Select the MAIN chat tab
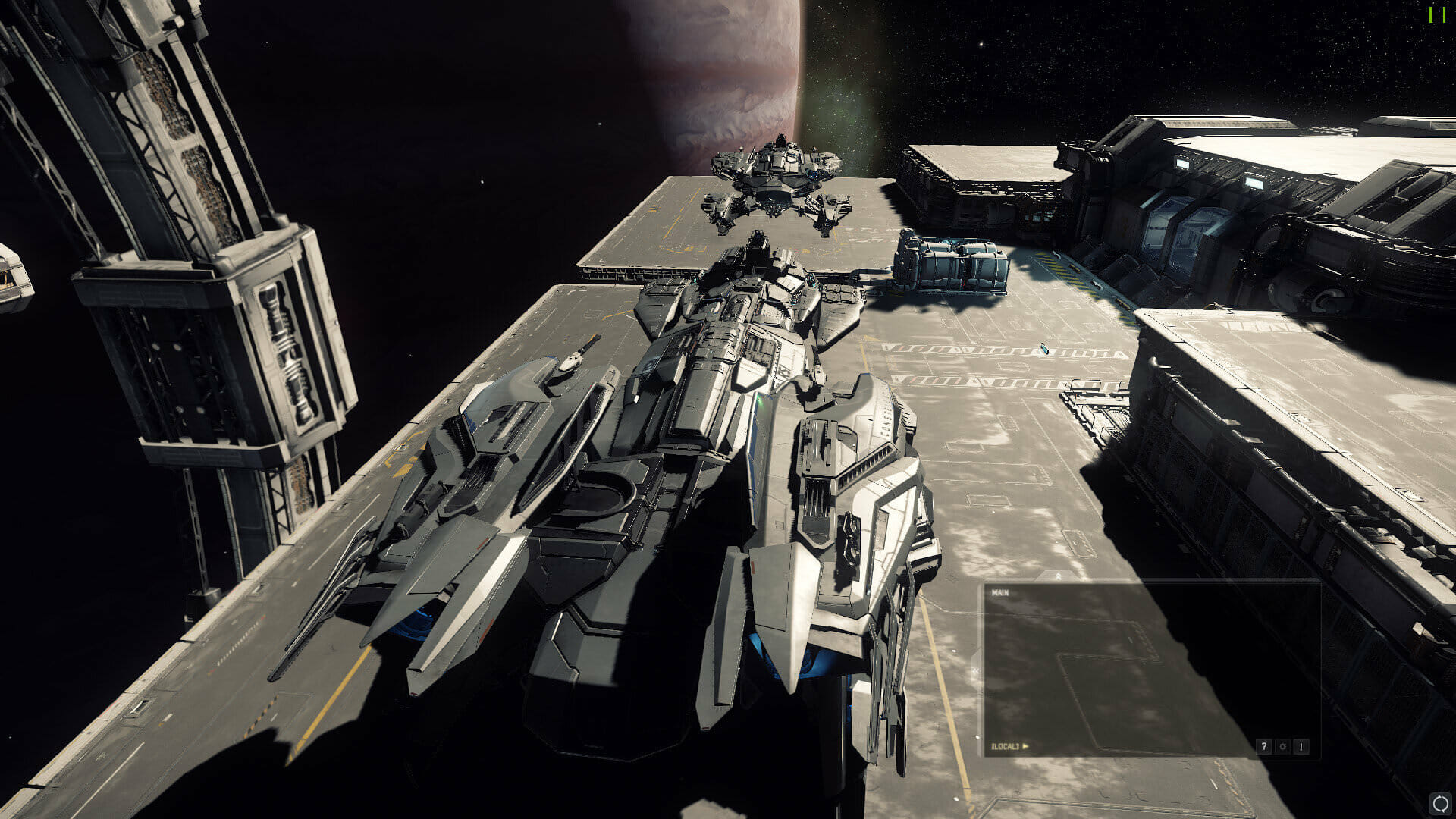 (x=1000, y=593)
